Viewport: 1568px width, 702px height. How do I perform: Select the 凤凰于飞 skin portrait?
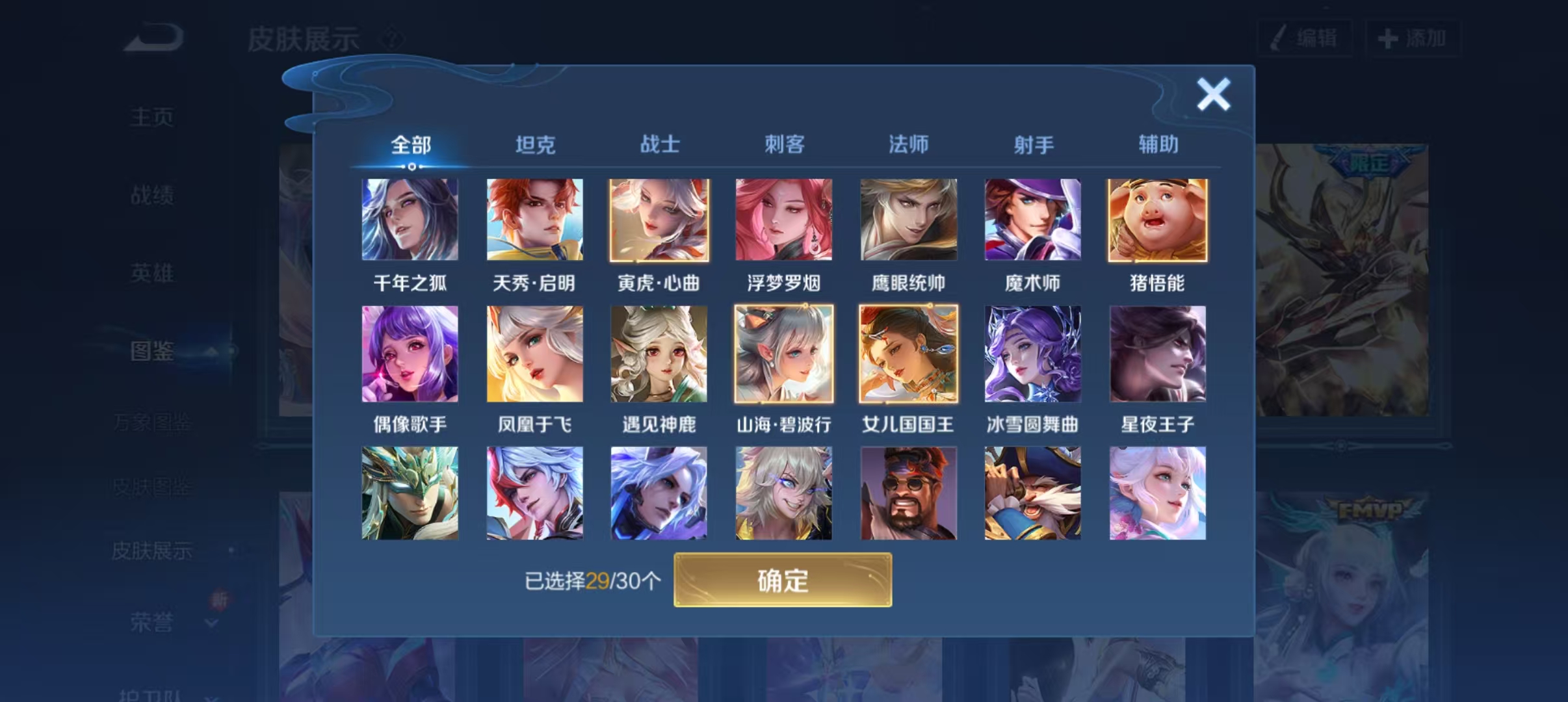[535, 354]
